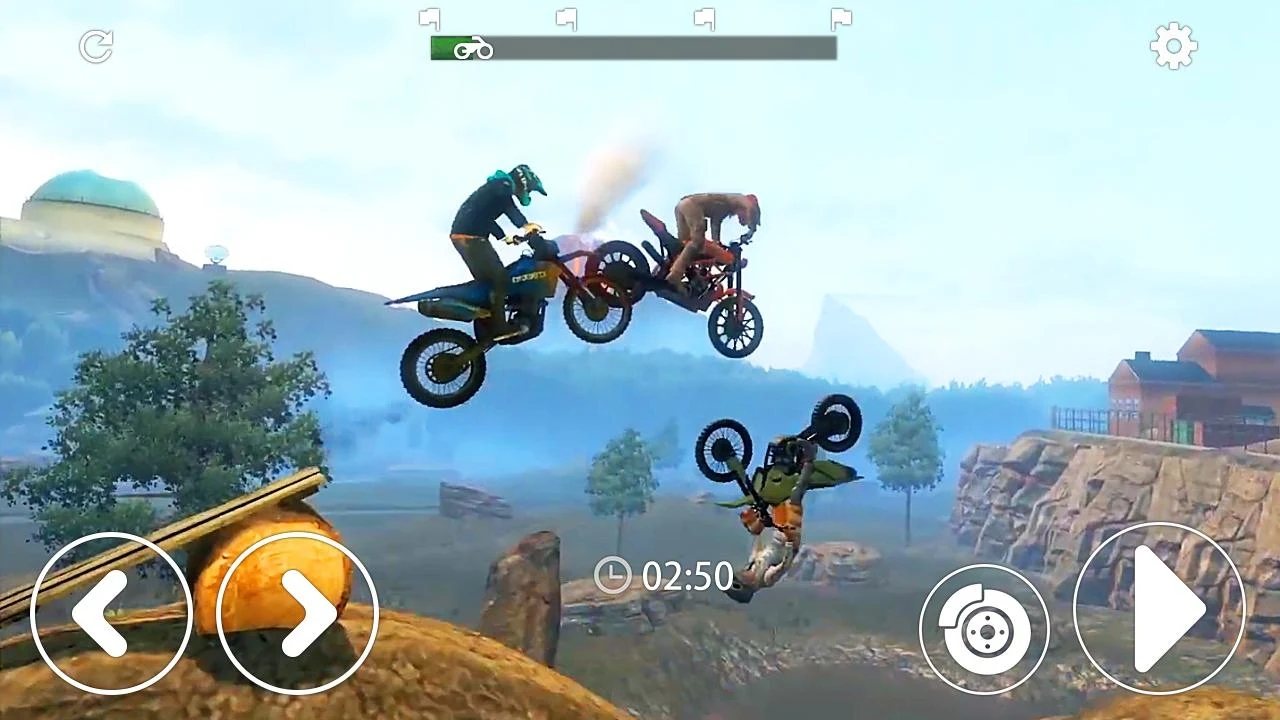Screen dimensions: 1280x720
Task: Tap the lean-back left arrow button
Action: coord(111,613)
